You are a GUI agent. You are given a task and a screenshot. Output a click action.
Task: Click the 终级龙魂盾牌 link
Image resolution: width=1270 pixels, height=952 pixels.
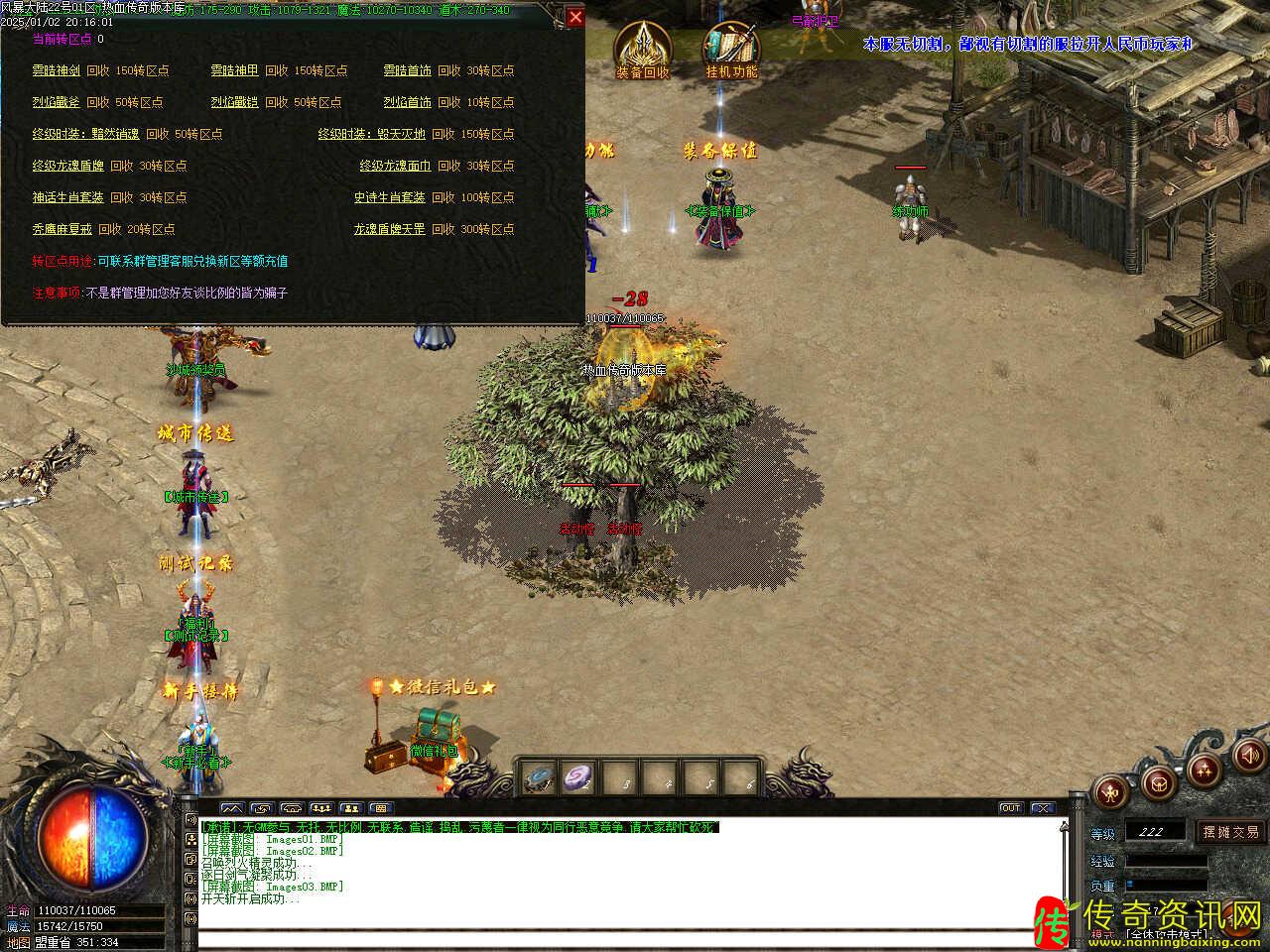pos(67,167)
